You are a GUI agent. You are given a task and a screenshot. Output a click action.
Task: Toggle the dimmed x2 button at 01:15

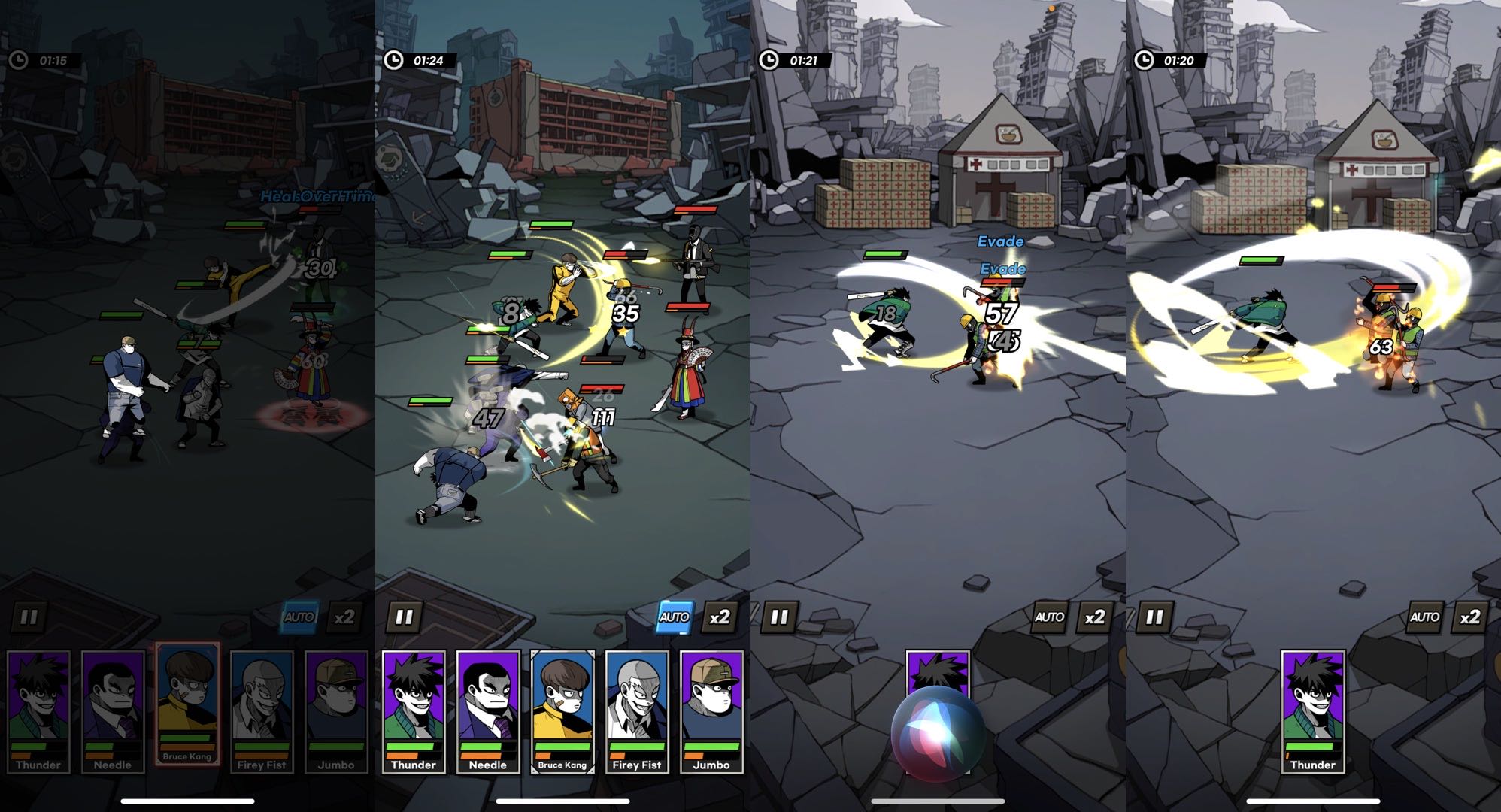[x=344, y=617]
